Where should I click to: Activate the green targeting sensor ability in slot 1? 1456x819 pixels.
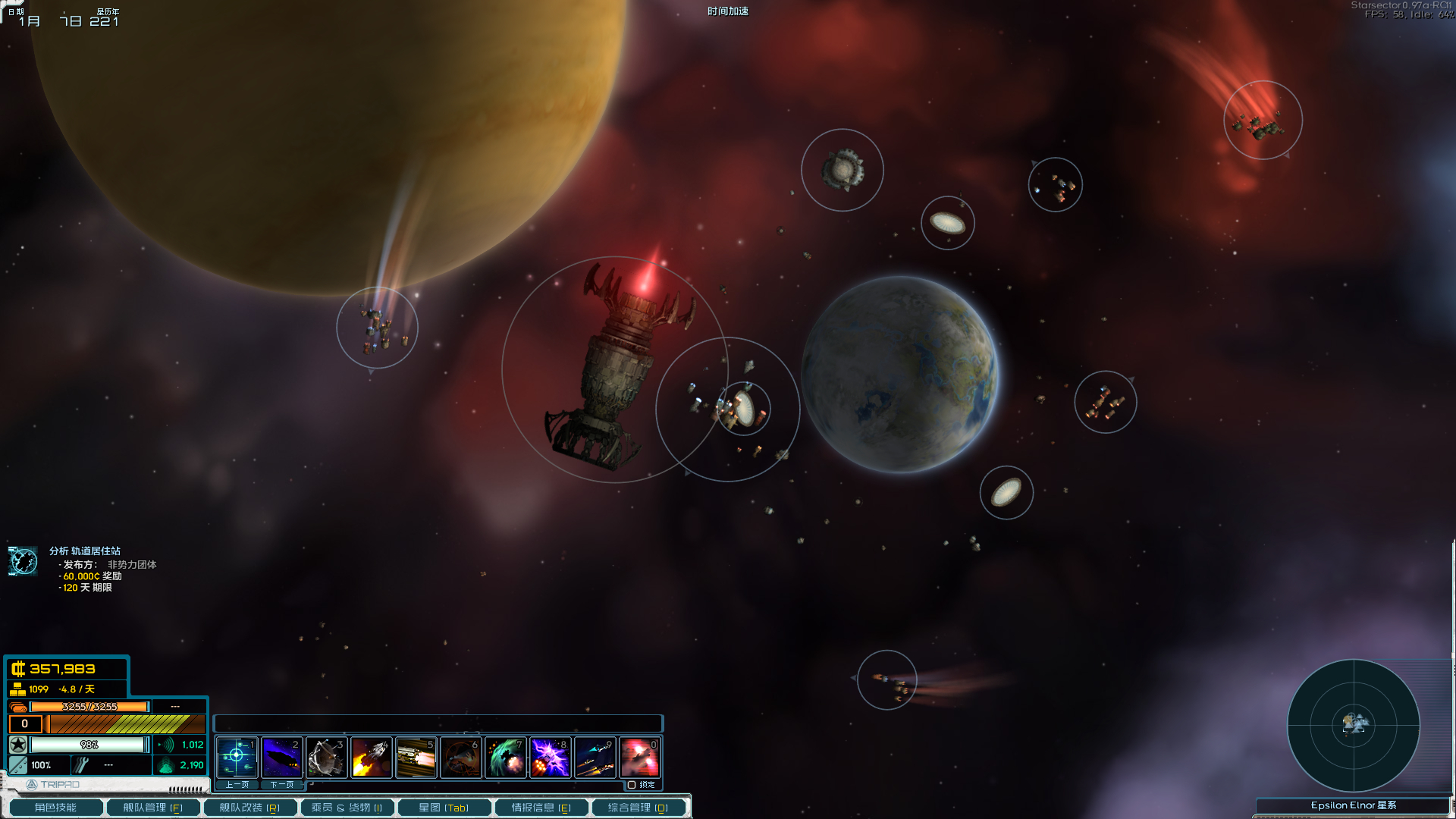click(237, 757)
